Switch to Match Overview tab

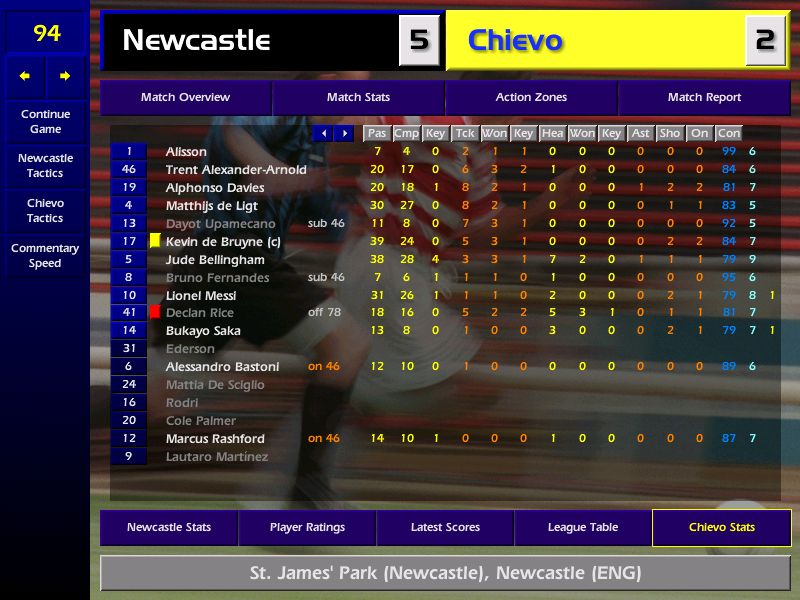(x=185, y=98)
